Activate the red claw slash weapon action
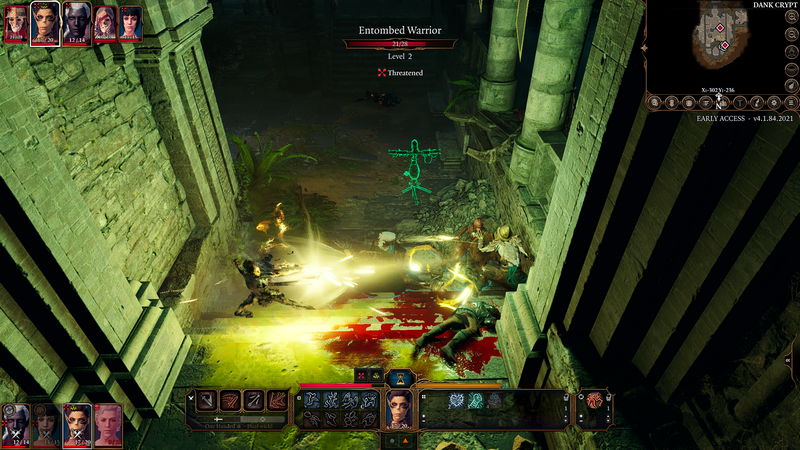Screen dimensions: 800x450 click(x=231, y=401)
